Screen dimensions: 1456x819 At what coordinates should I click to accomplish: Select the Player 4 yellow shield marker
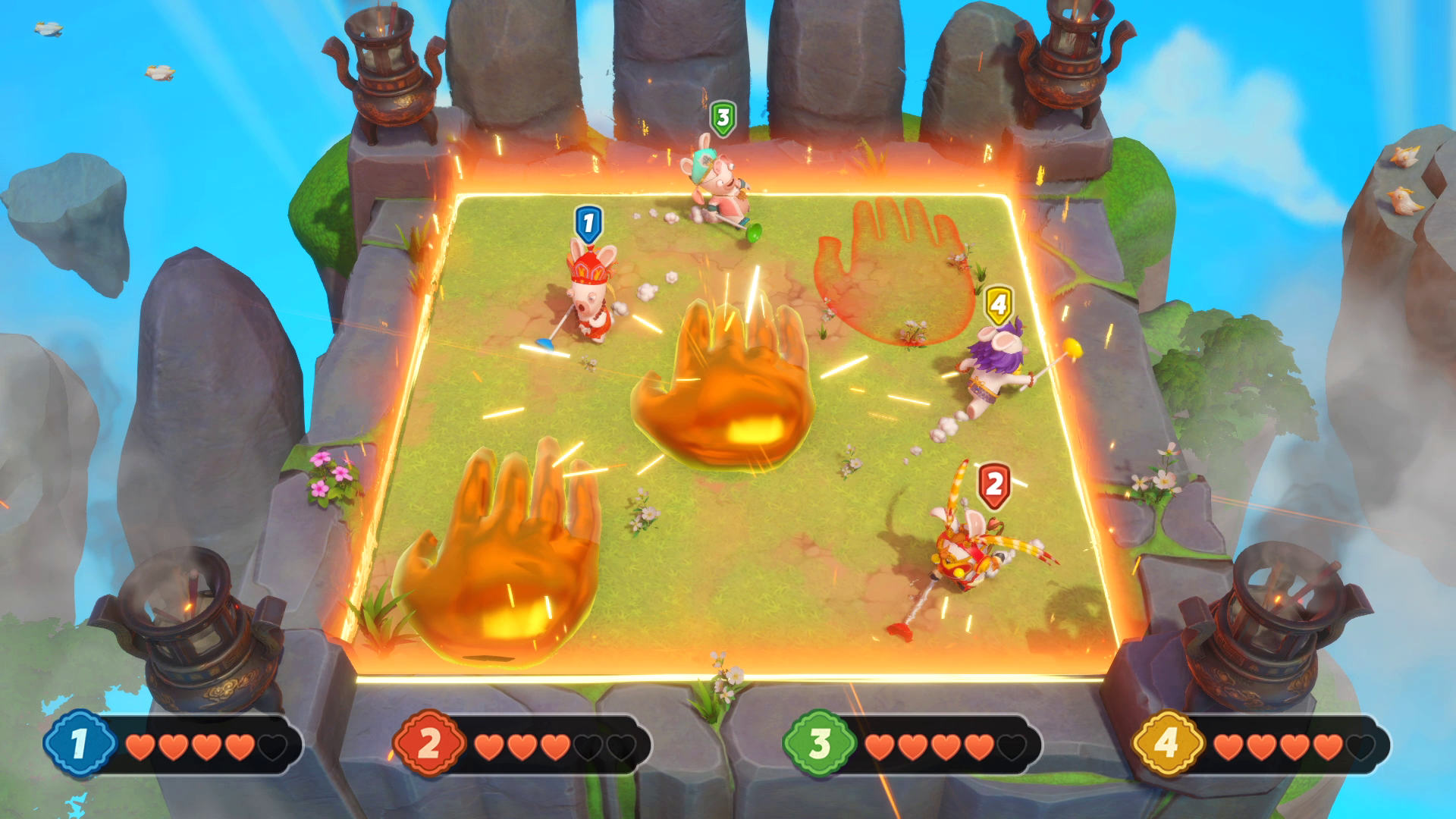(x=997, y=303)
